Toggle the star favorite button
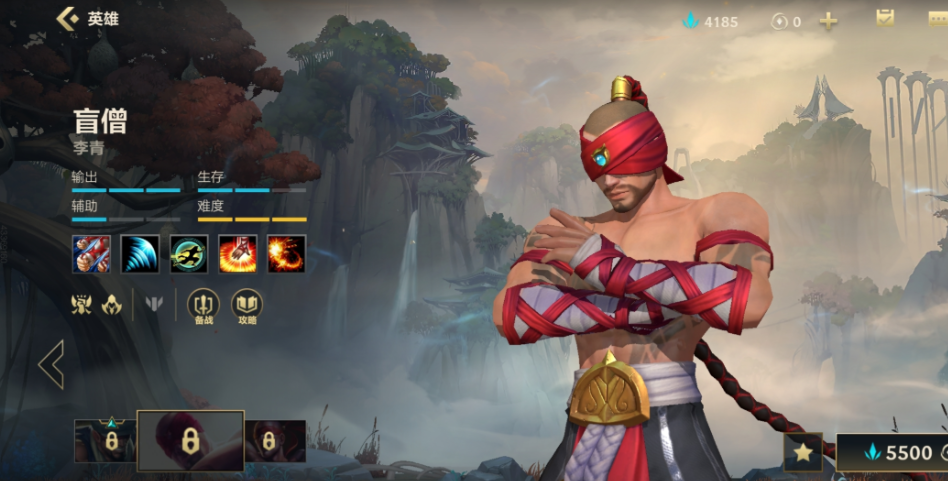Viewport: 948px width, 481px height. (x=803, y=453)
